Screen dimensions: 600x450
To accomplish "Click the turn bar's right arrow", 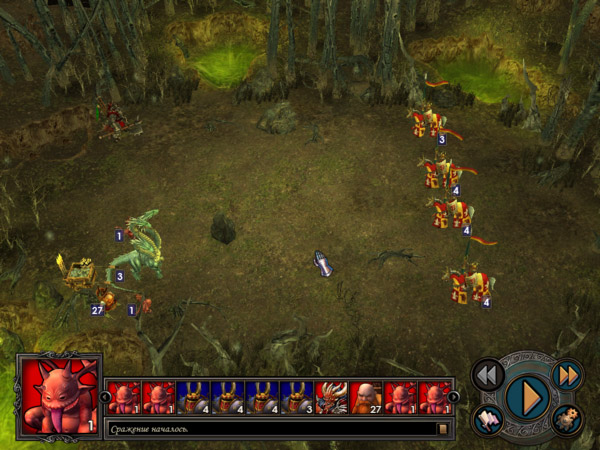I will point(453,397).
